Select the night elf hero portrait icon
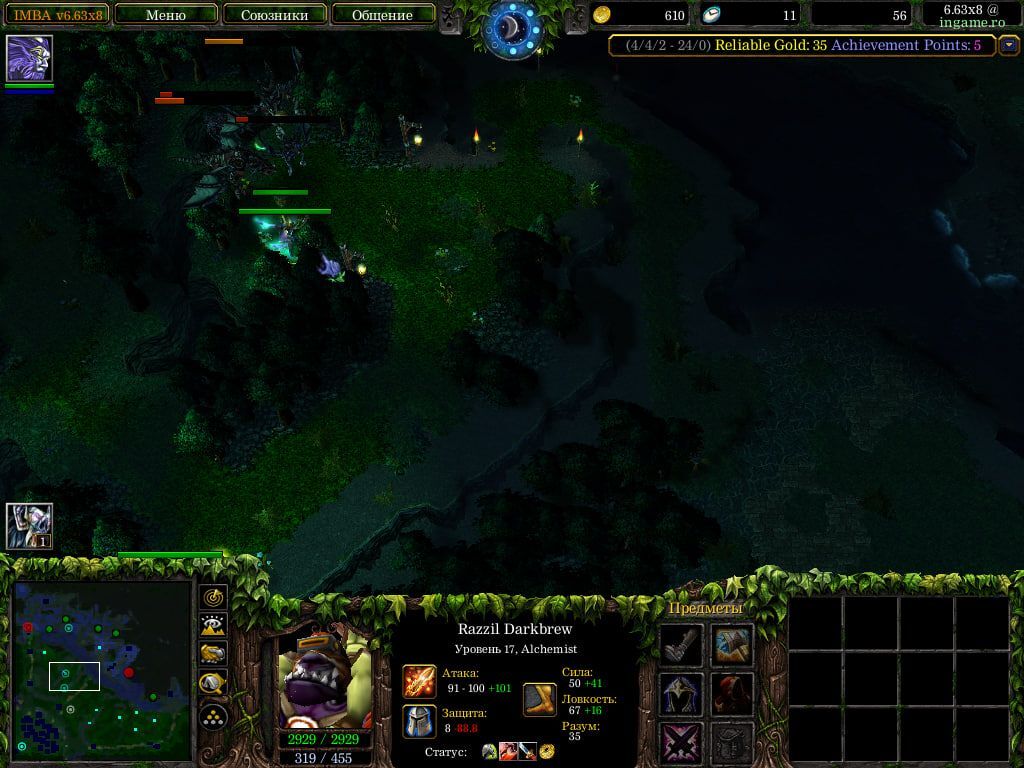 pyautogui.click(x=29, y=57)
